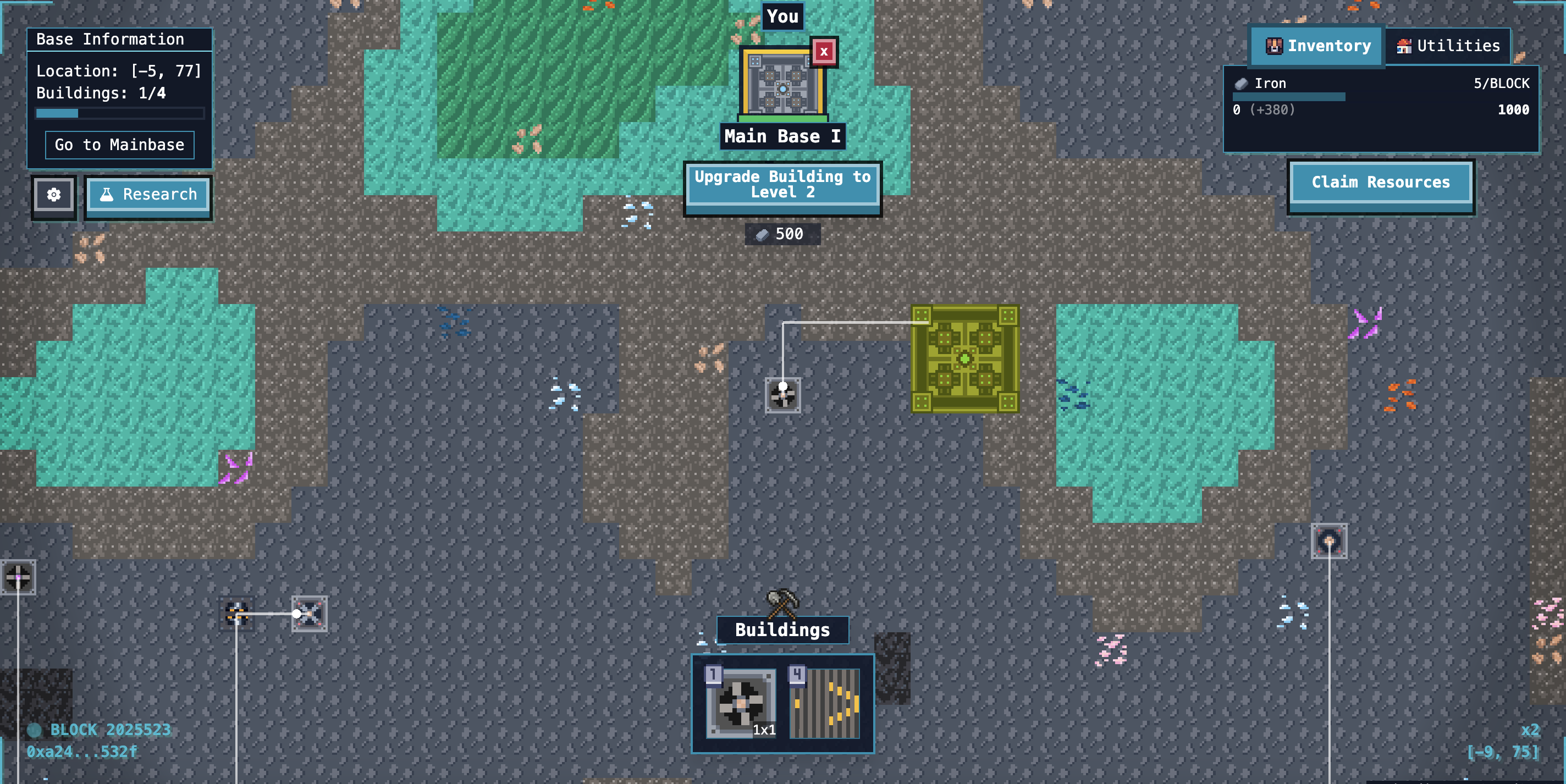1566x784 pixels.
Task: Select the 1x1 fan building in Buildings panel
Action: [x=742, y=705]
